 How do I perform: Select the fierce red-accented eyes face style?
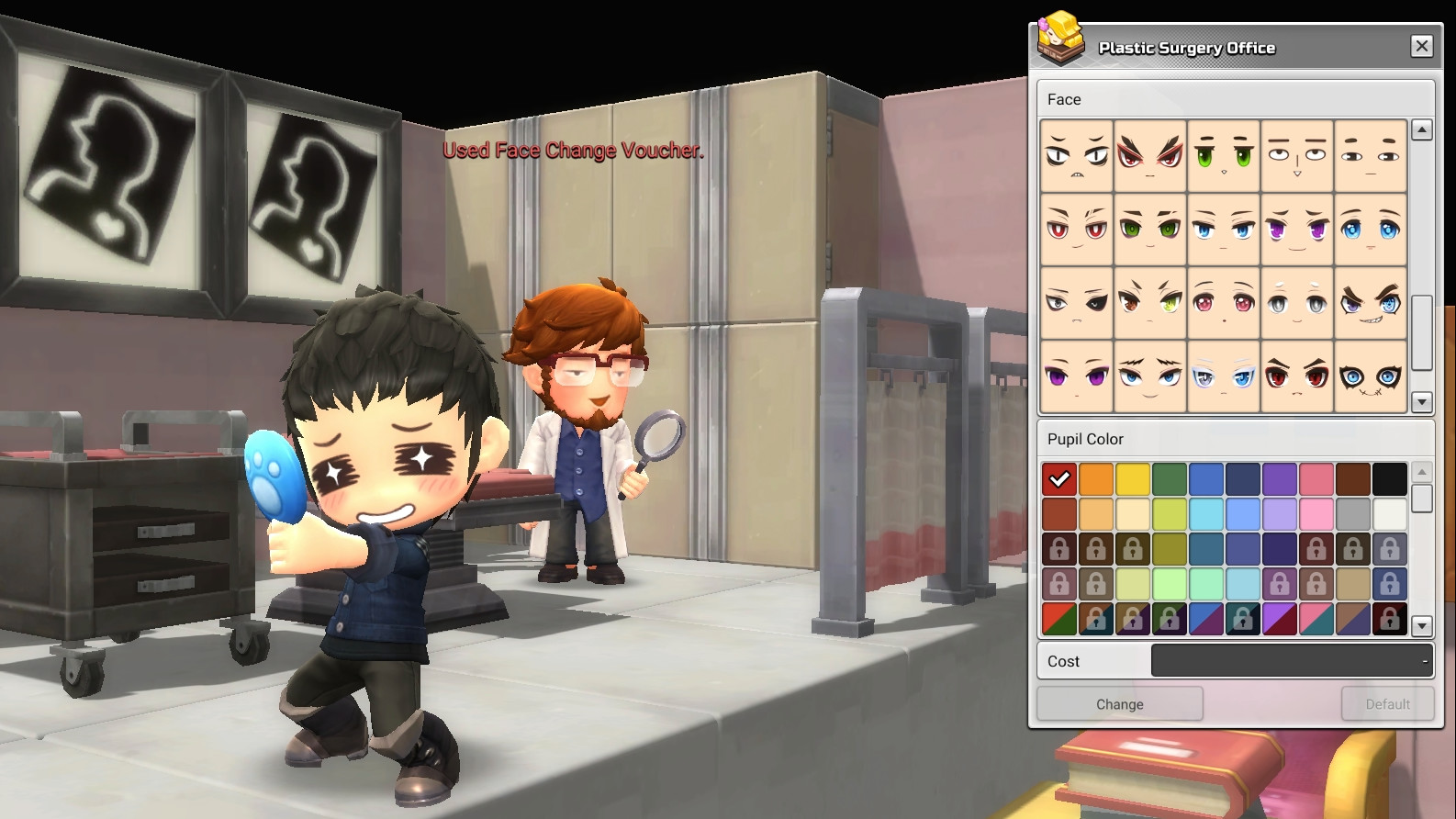click(x=1150, y=156)
